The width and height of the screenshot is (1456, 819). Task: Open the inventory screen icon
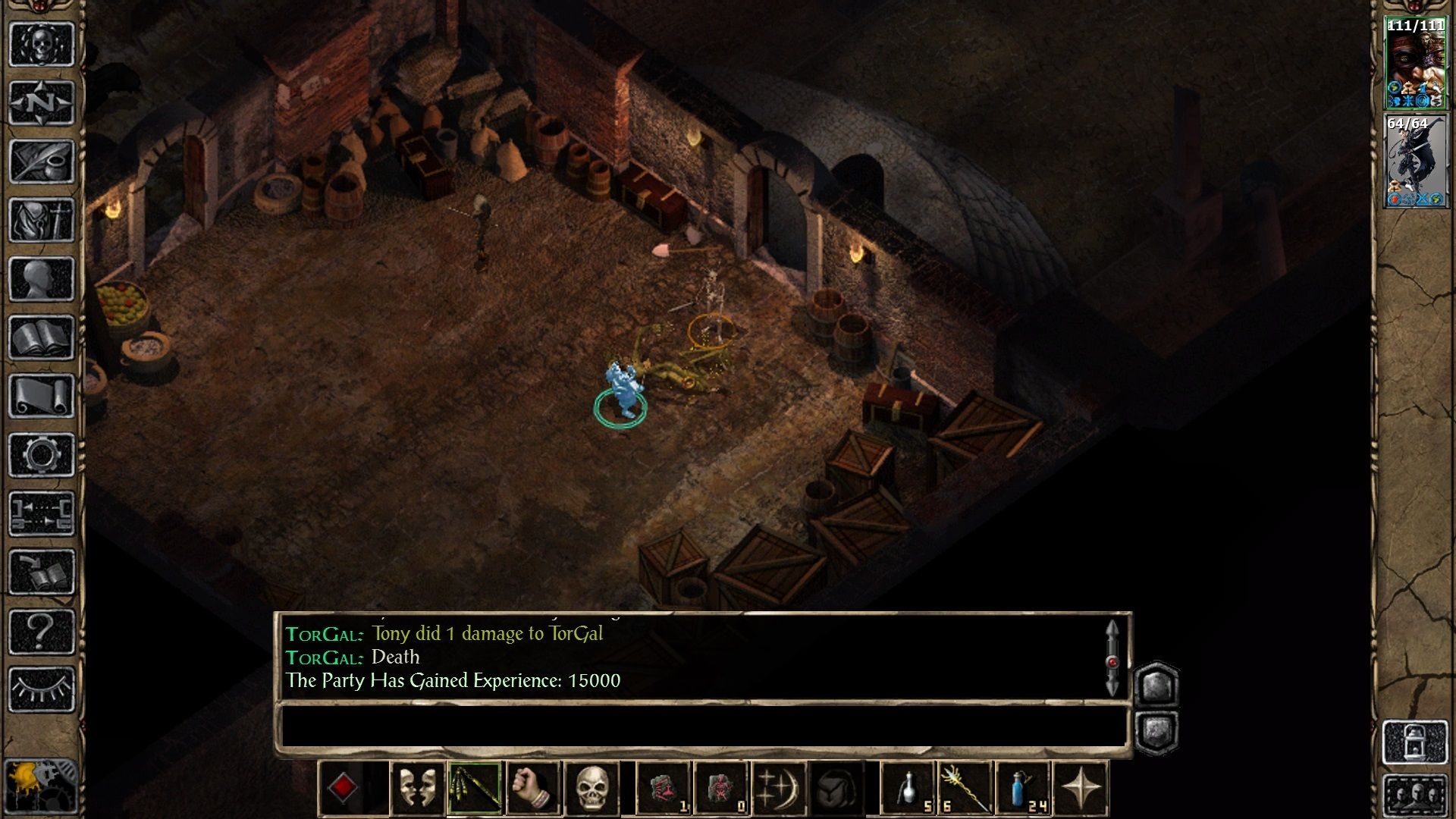tap(42, 220)
